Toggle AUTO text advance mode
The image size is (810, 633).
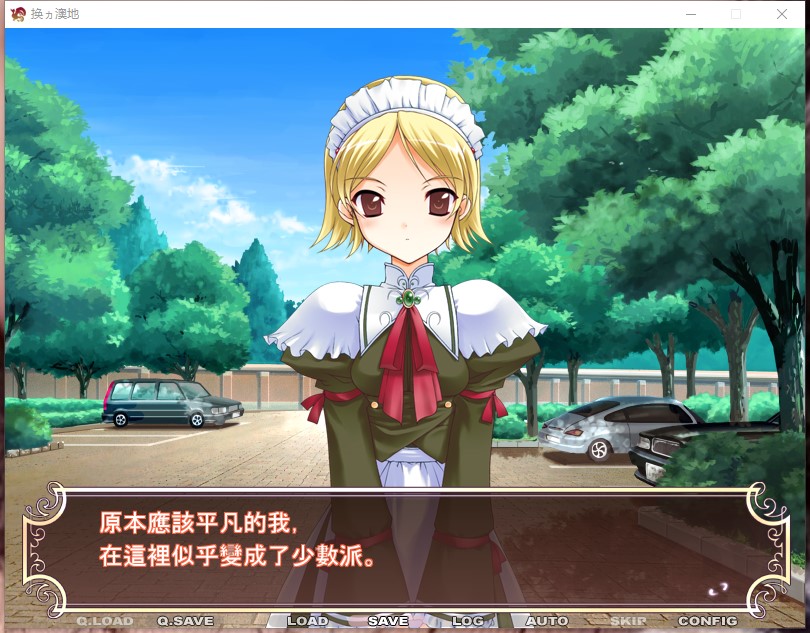click(546, 621)
